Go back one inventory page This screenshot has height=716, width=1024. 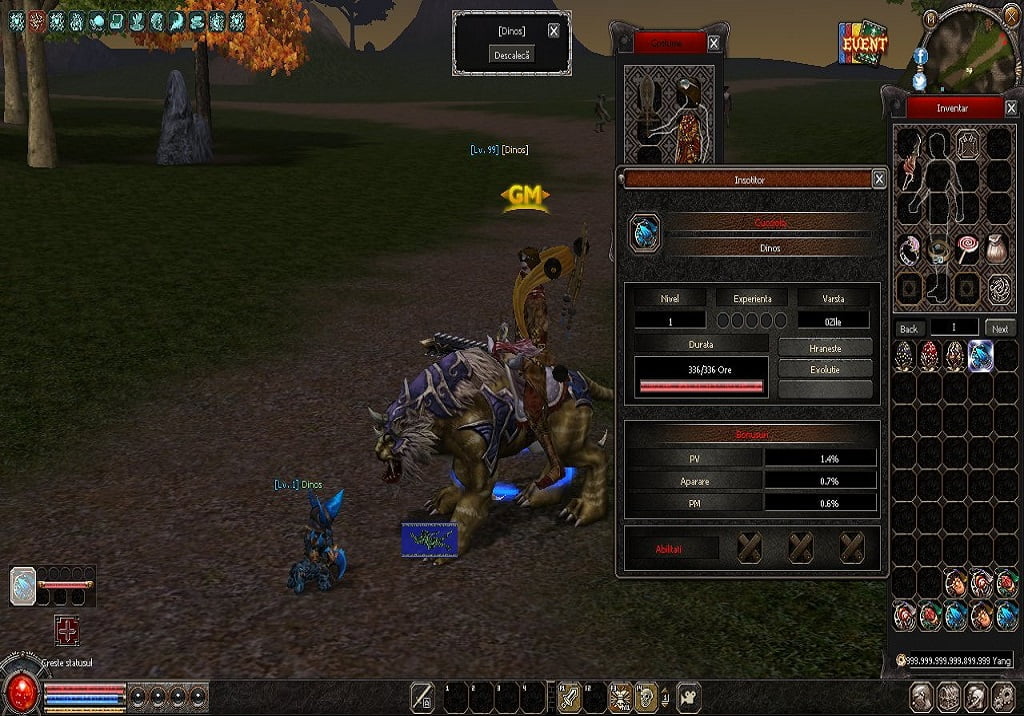tap(908, 328)
